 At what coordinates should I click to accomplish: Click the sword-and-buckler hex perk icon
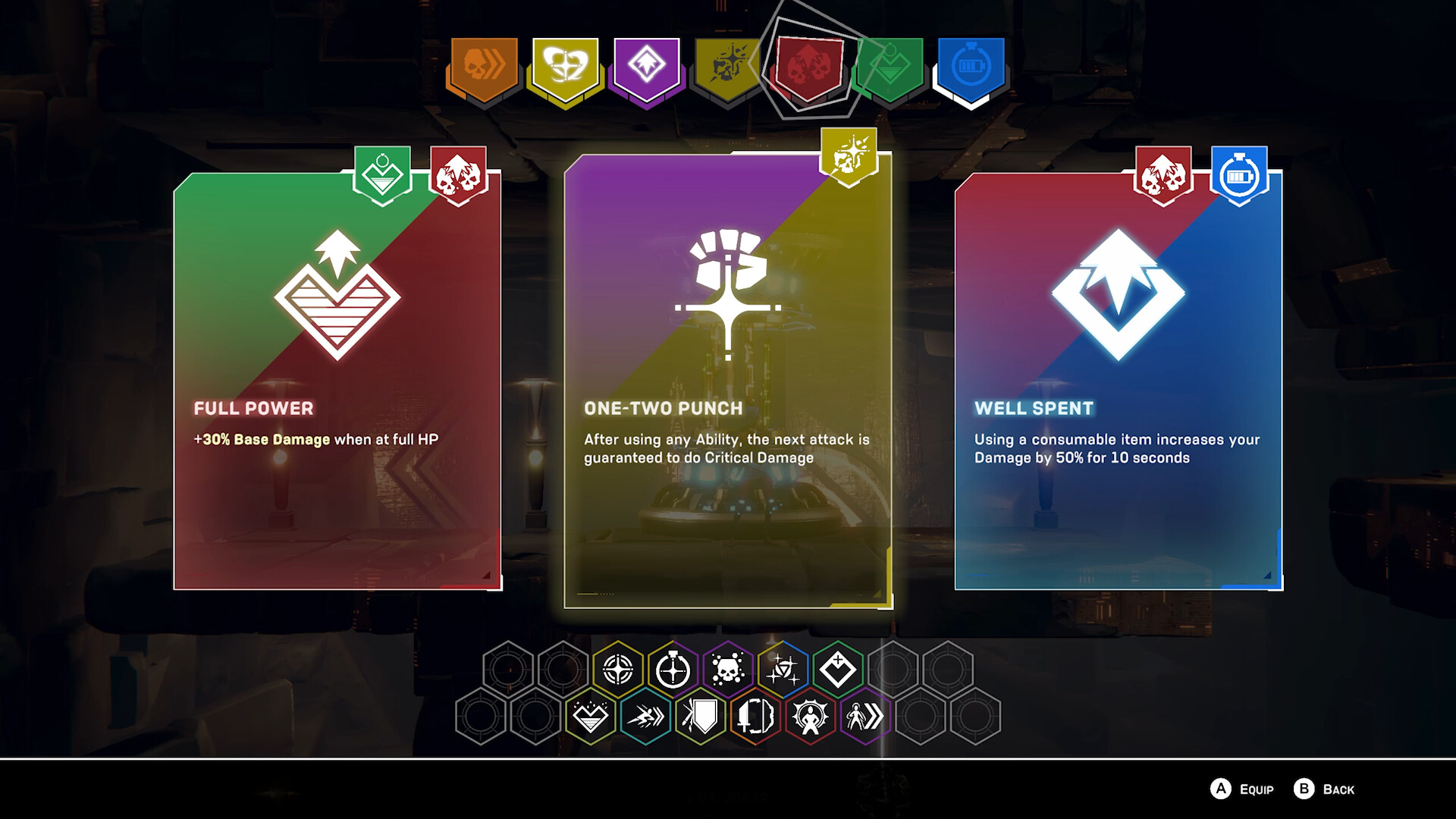(x=755, y=717)
